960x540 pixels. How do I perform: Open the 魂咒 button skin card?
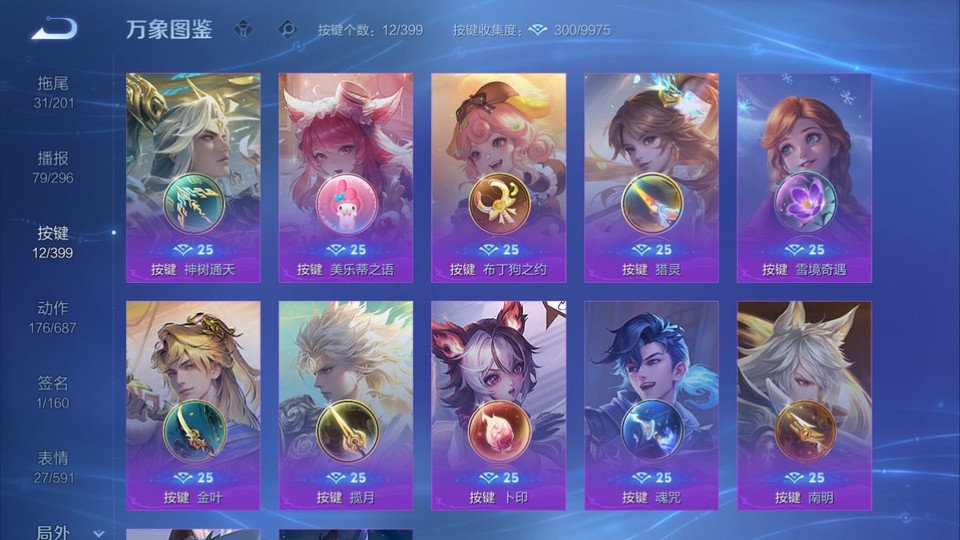[651, 405]
